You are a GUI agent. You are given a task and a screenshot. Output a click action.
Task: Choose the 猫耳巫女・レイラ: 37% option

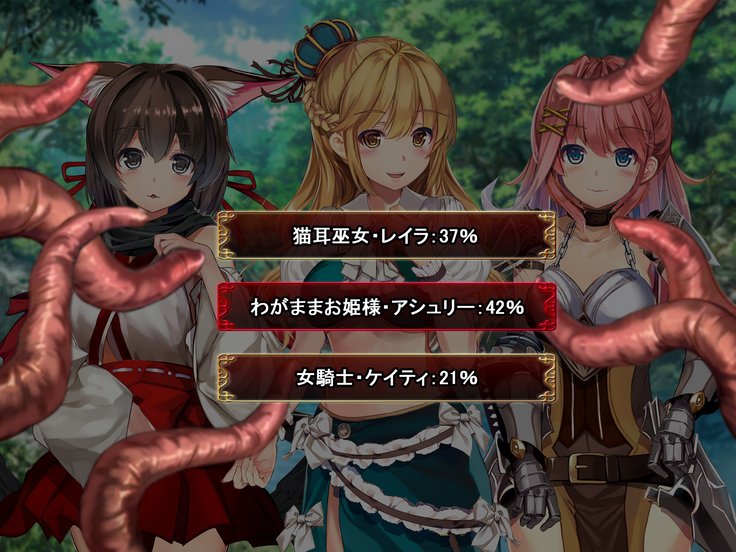[386, 237]
